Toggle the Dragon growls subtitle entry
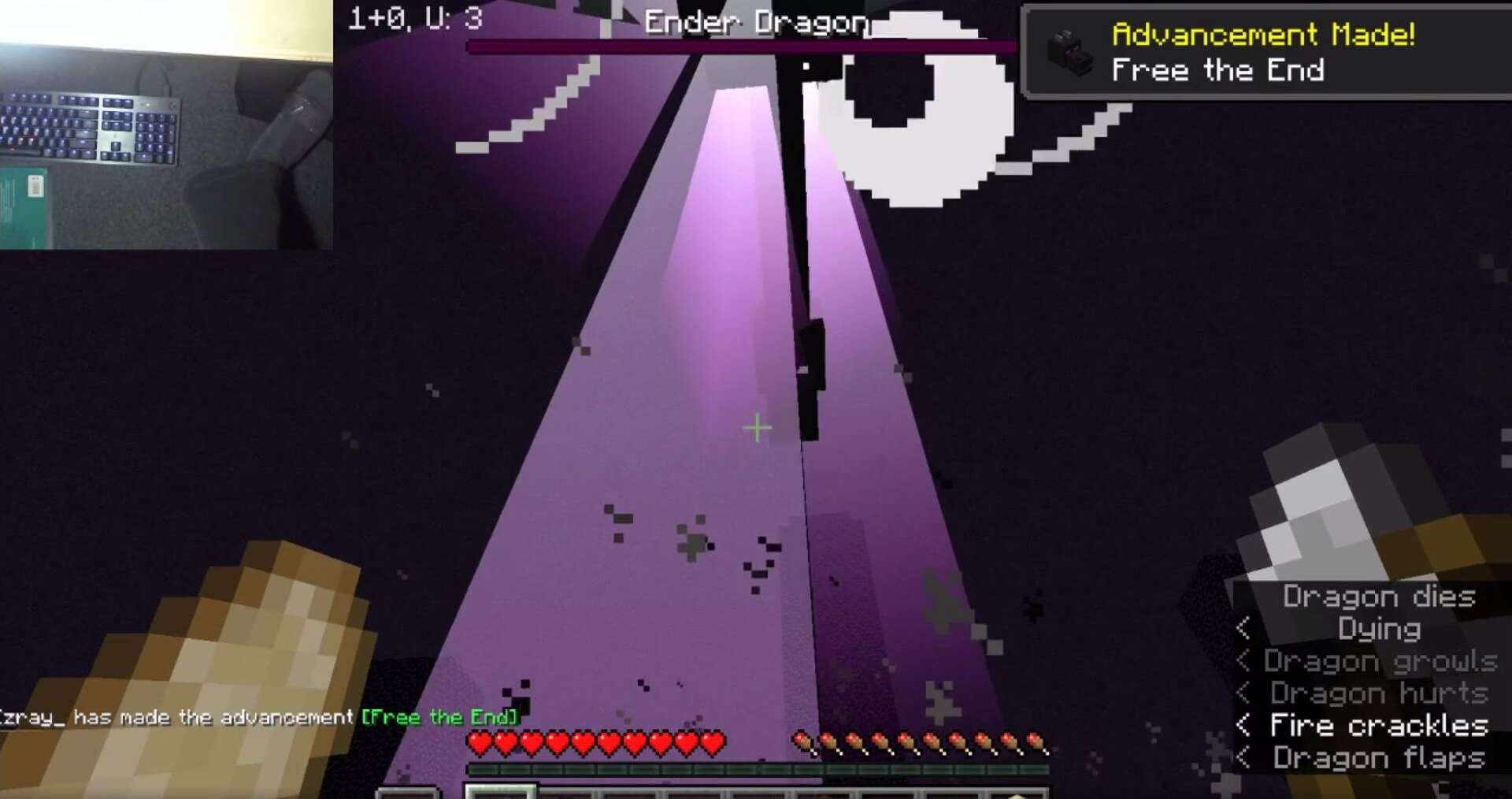 click(1382, 661)
